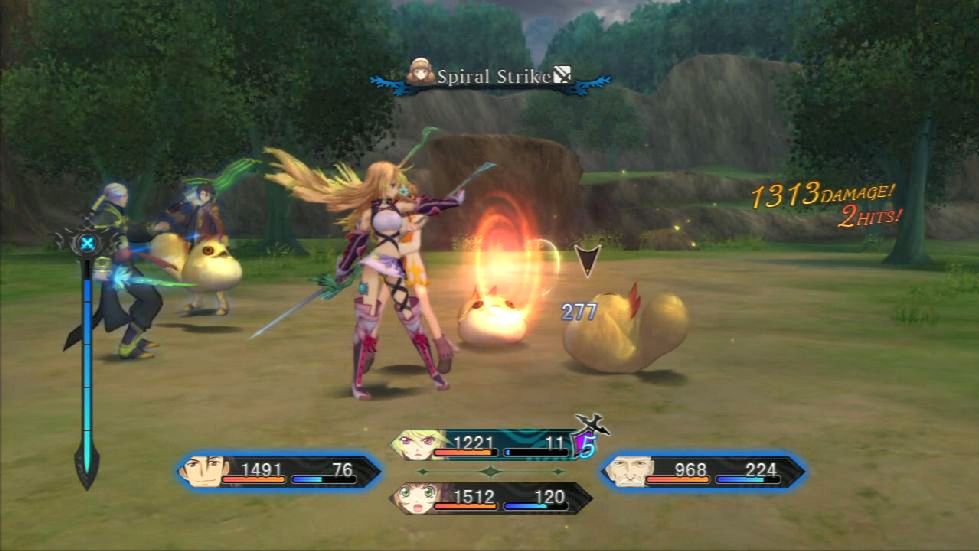Click the Spiral Strike arte banner
Viewport: 979px width, 551px height.
(x=488, y=76)
